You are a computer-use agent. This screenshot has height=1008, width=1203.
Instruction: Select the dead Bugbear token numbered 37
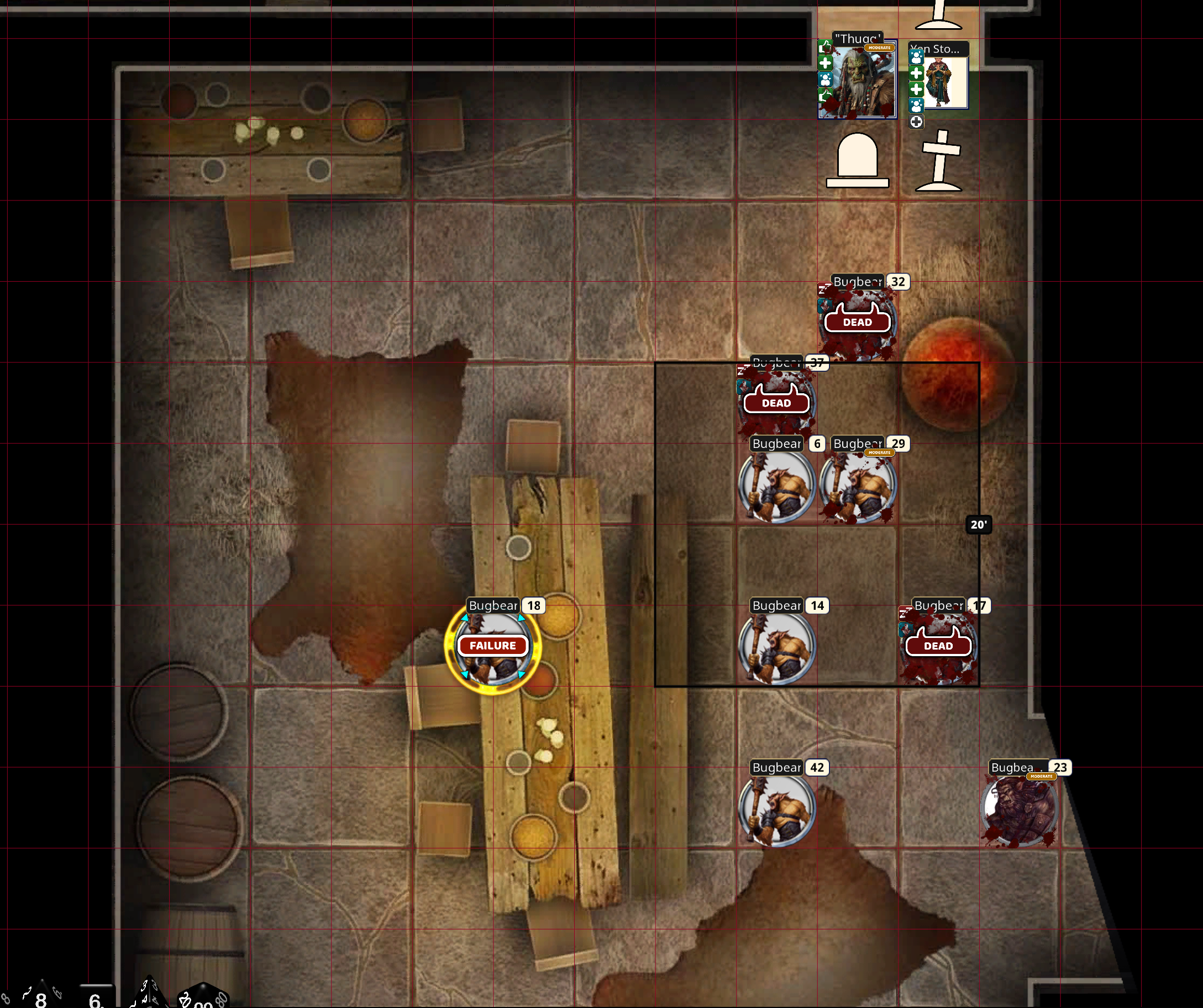coord(776,404)
